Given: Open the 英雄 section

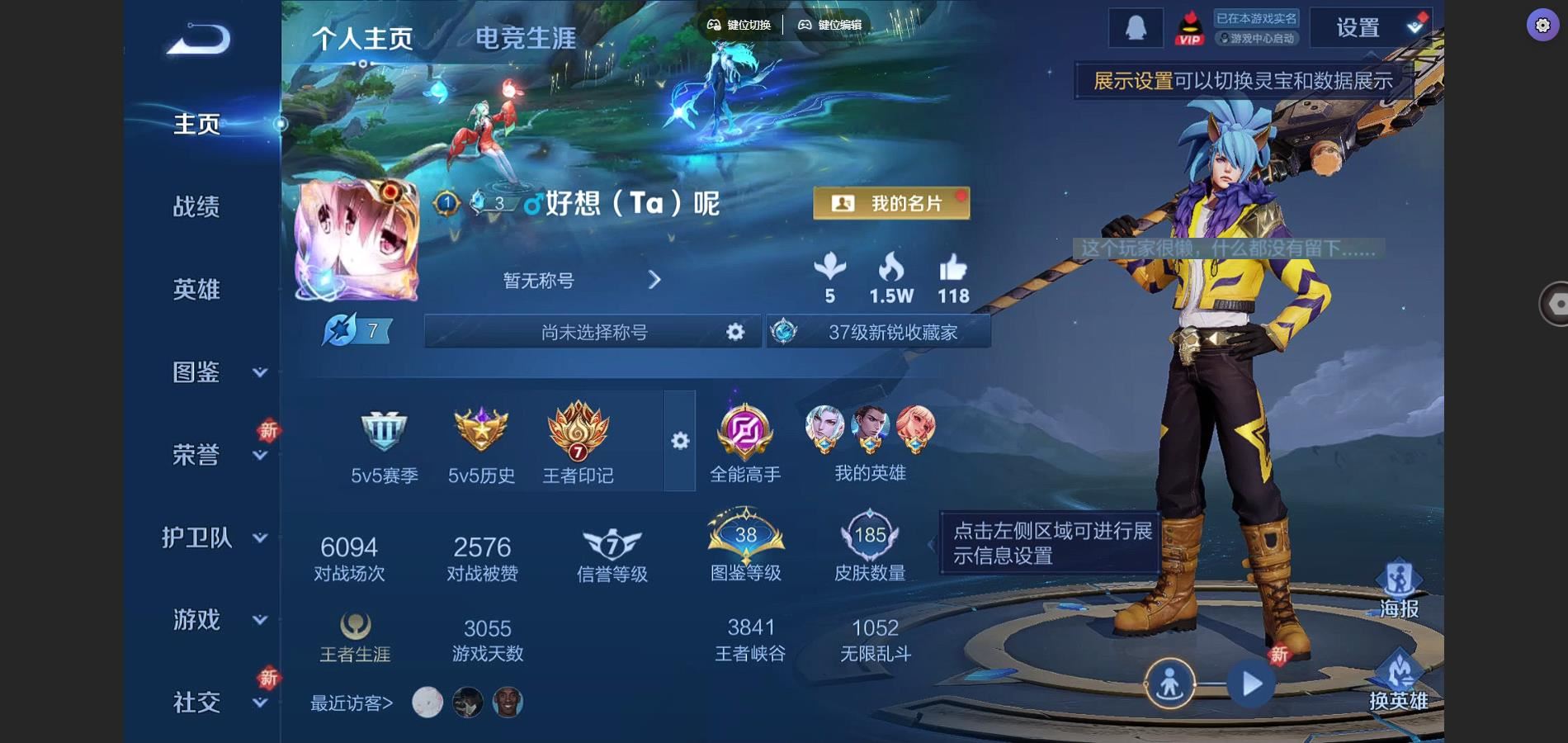Looking at the screenshot, I should (196, 290).
